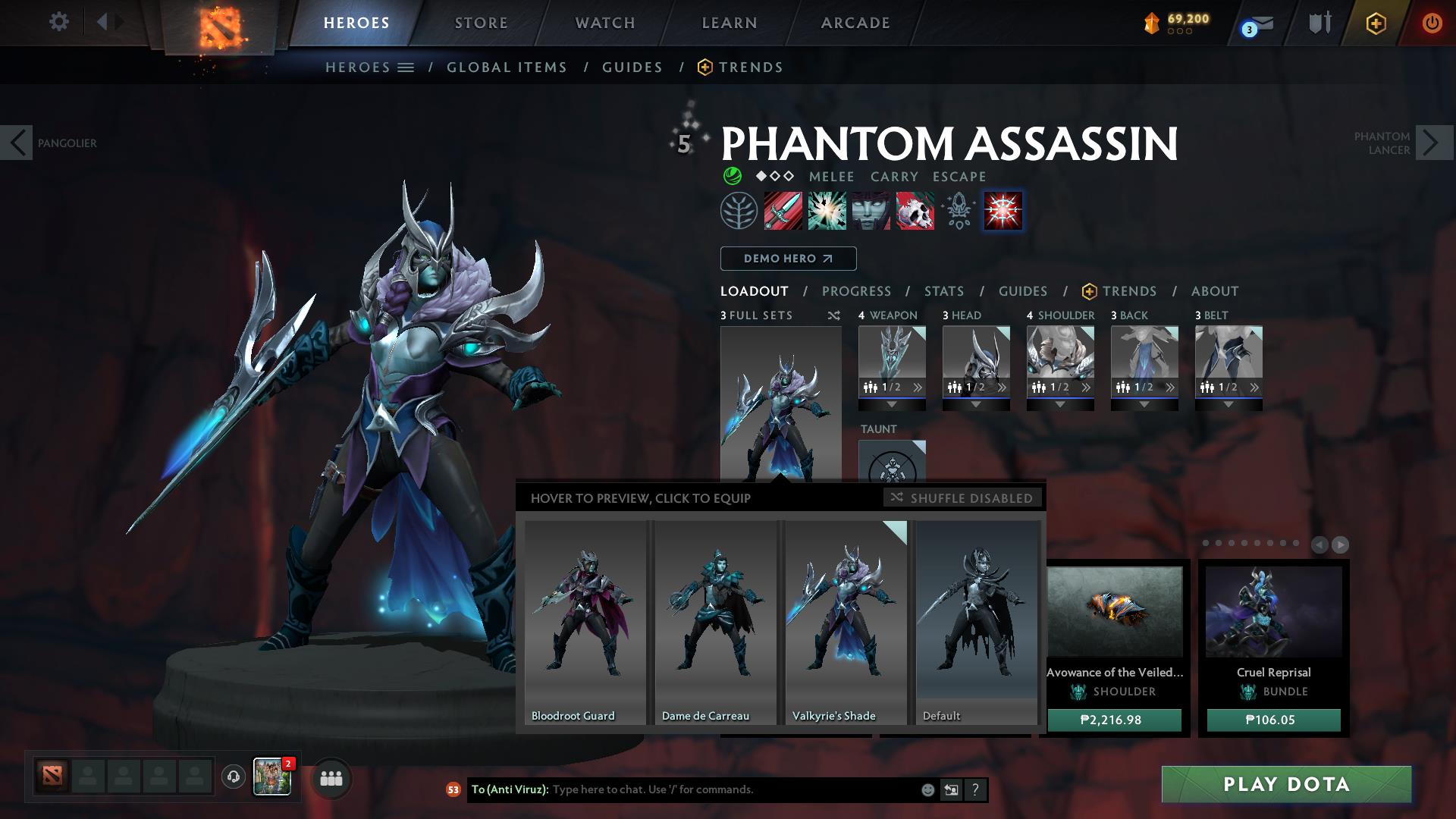Open the Store tab
The height and width of the screenshot is (819, 1456).
click(x=481, y=23)
